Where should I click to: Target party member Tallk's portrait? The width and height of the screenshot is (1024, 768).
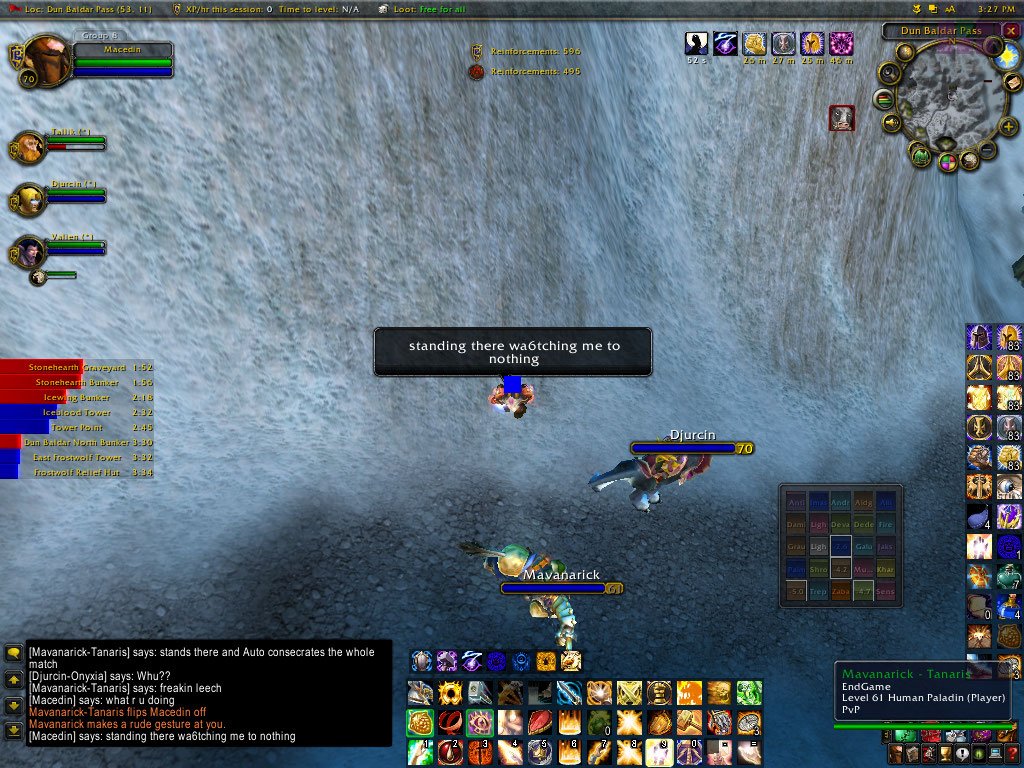[29, 148]
